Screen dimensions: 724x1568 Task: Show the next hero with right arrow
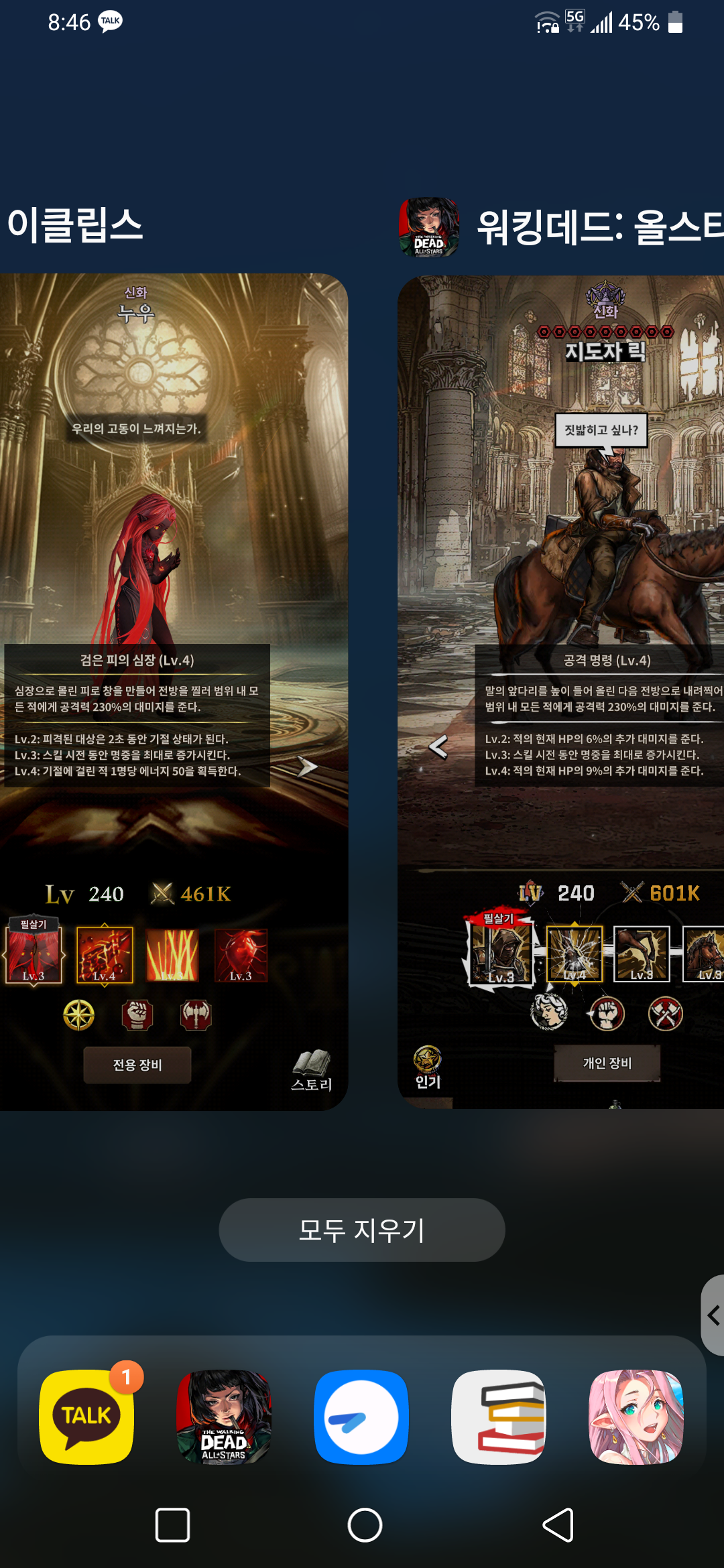(x=307, y=767)
